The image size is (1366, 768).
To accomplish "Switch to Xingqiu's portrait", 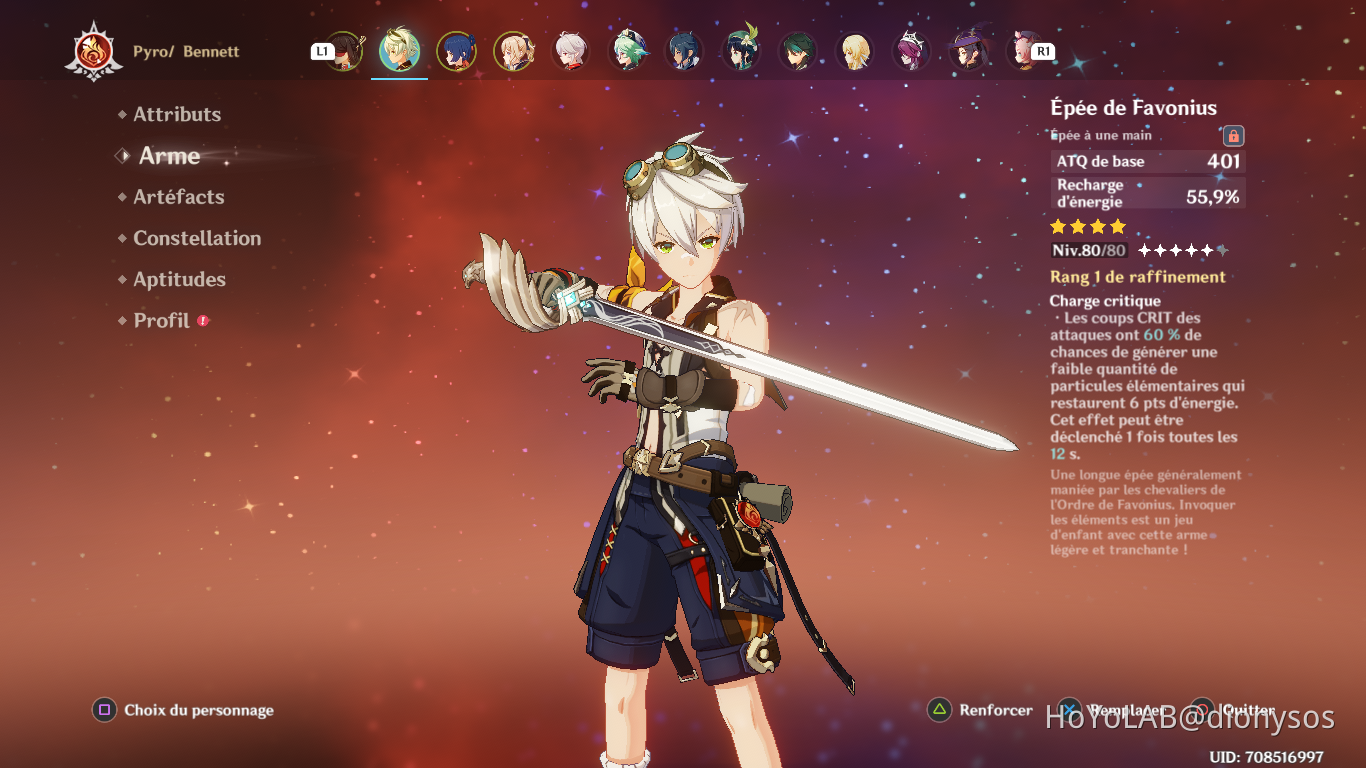I will 457,51.
